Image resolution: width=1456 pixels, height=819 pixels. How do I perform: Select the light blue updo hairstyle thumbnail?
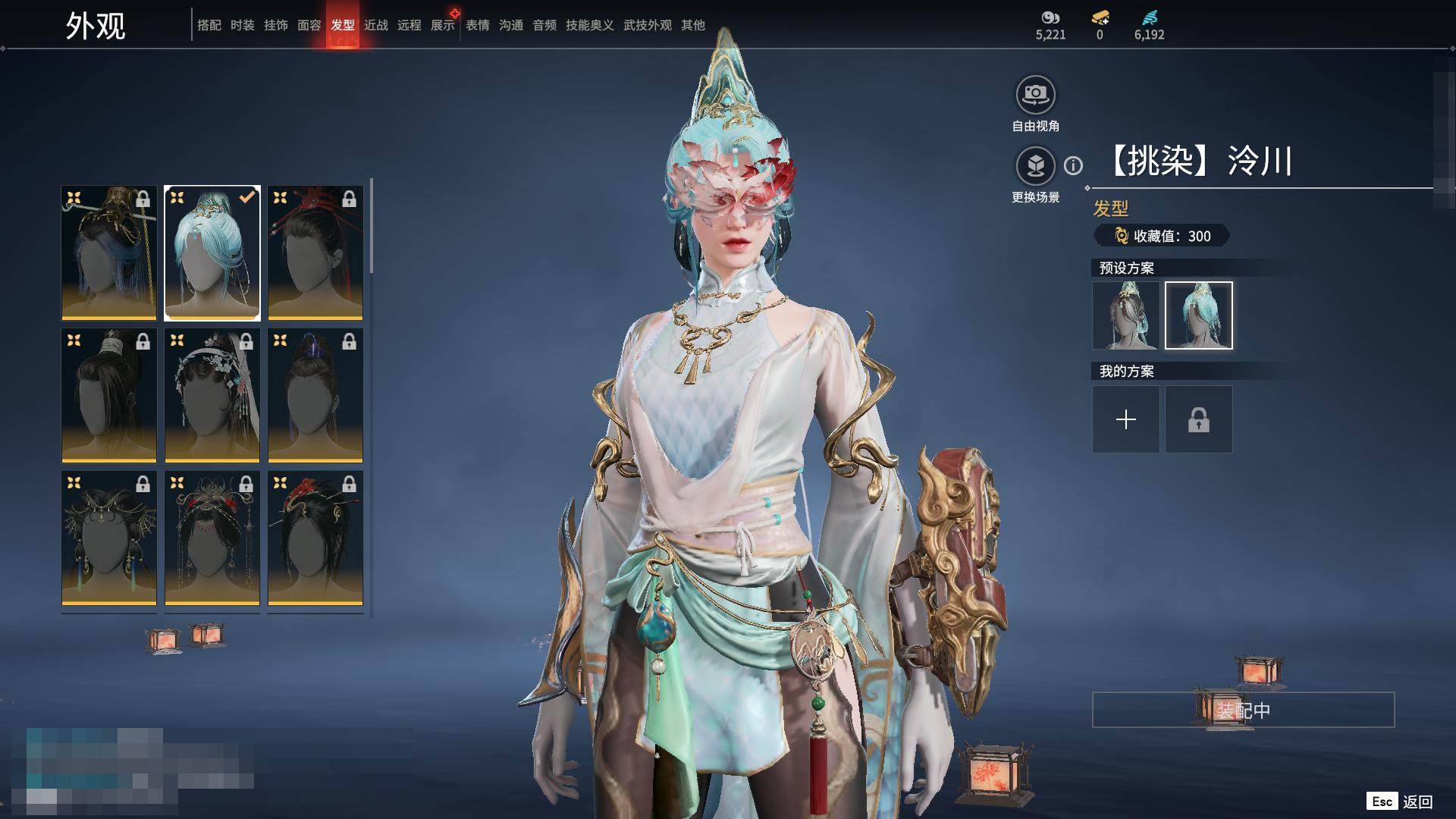212,253
